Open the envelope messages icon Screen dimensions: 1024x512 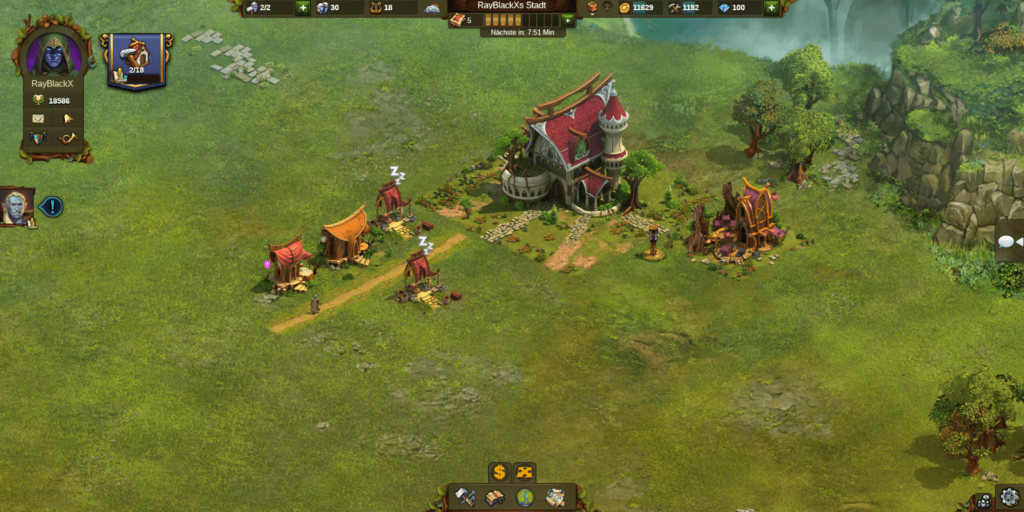(x=39, y=118)
